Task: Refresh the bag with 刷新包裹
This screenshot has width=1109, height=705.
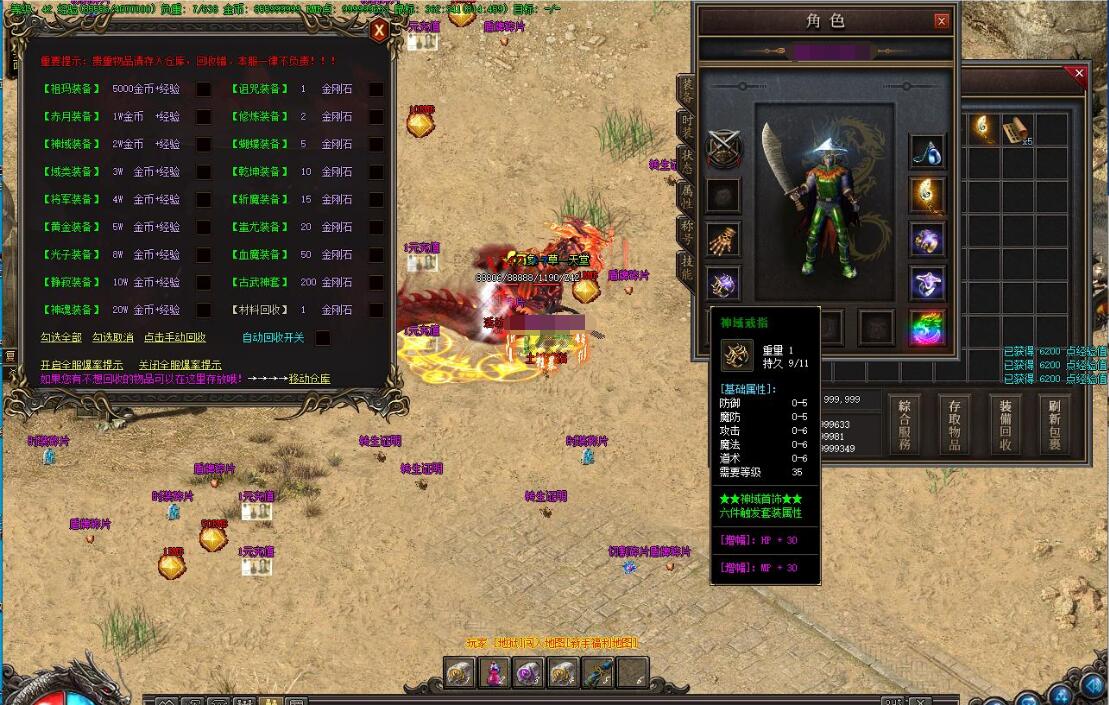Action: pos(1054,425)
